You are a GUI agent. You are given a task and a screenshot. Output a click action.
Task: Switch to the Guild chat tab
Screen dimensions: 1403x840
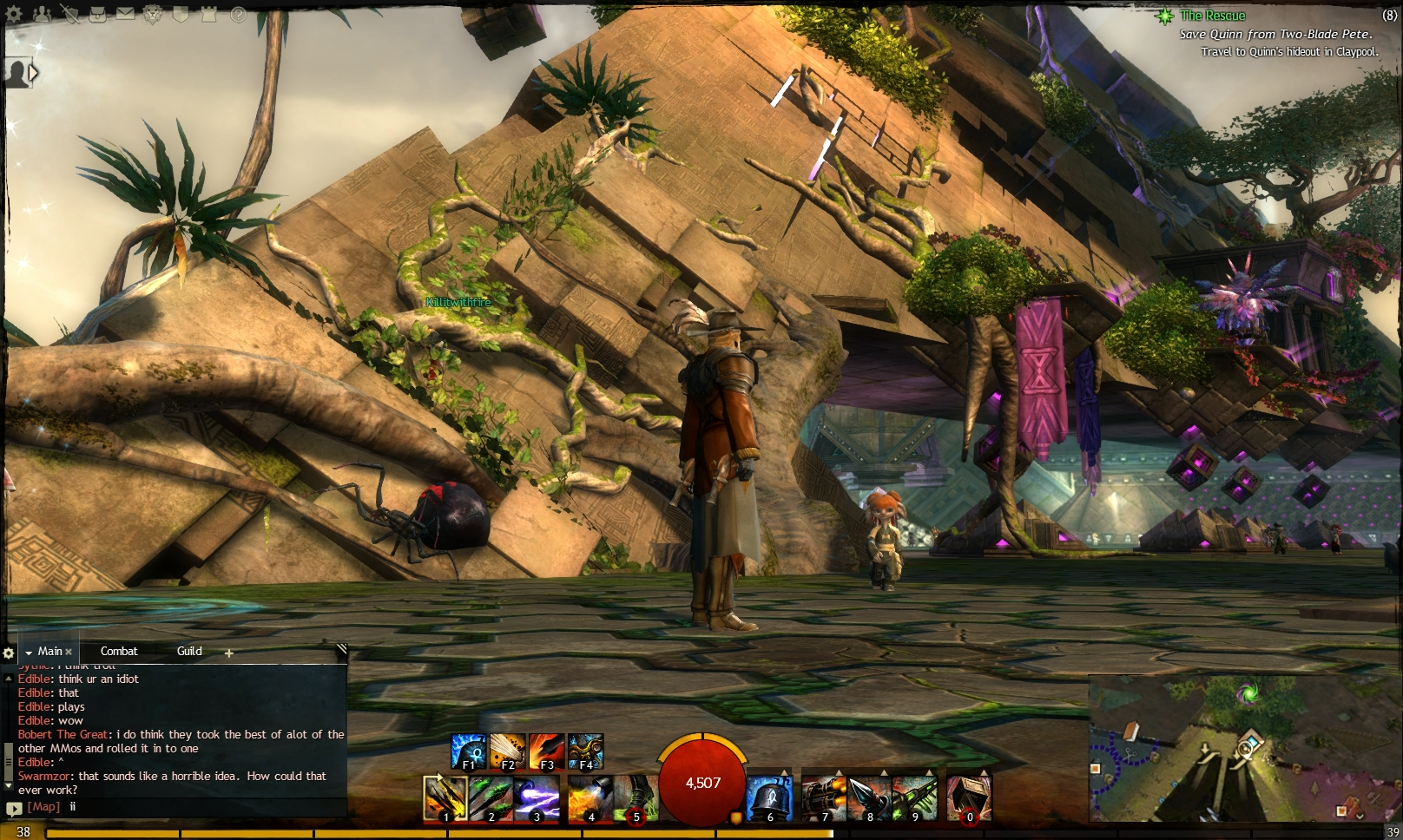click(x=188, y=651)
